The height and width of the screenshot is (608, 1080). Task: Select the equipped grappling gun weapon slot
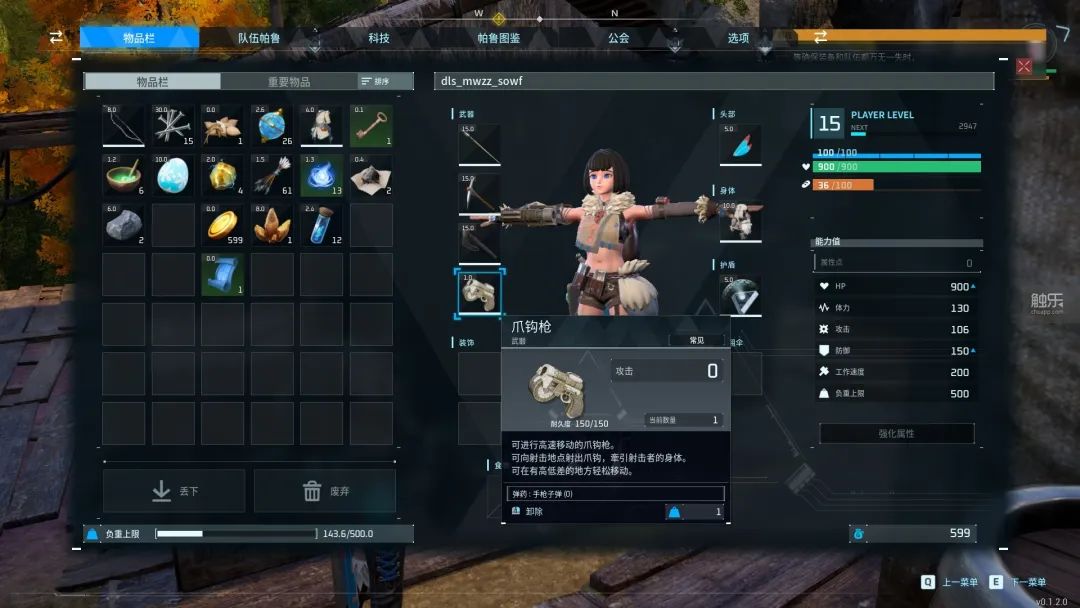[480, 292]
